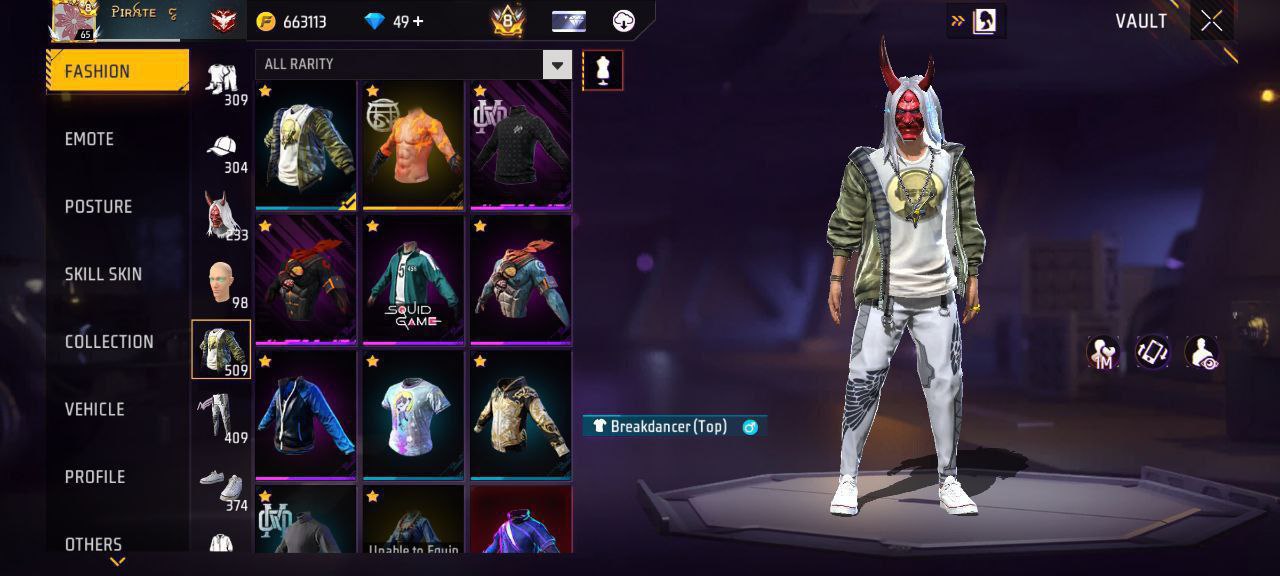The height and width of the screenshot is (576, 1280).
Task: Go to the Collection tab
Action: click(109, 342)
